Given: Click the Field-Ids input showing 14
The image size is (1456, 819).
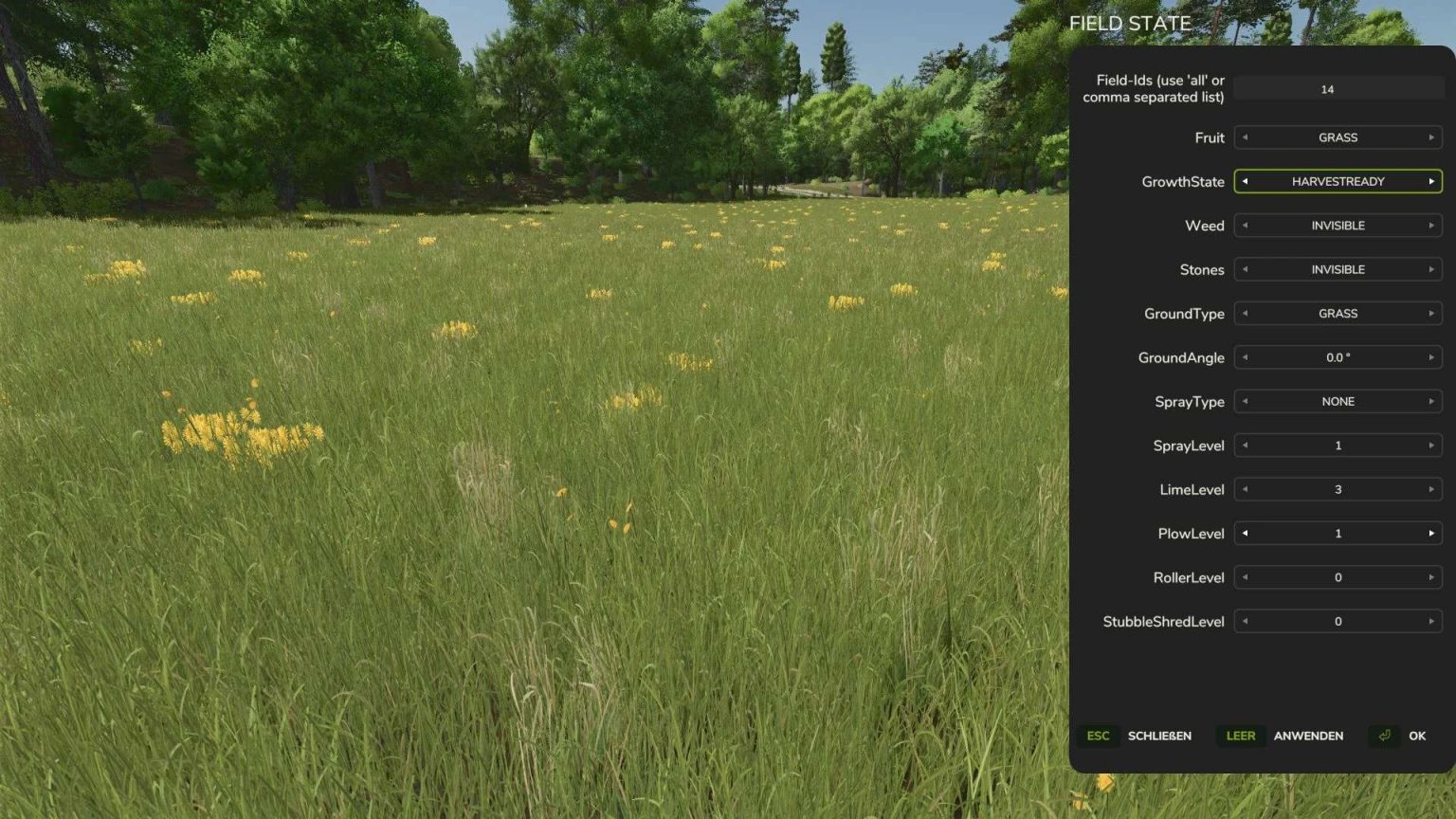Looking at the screenshot, I should pyautogui.click(x=1326, y=89).
